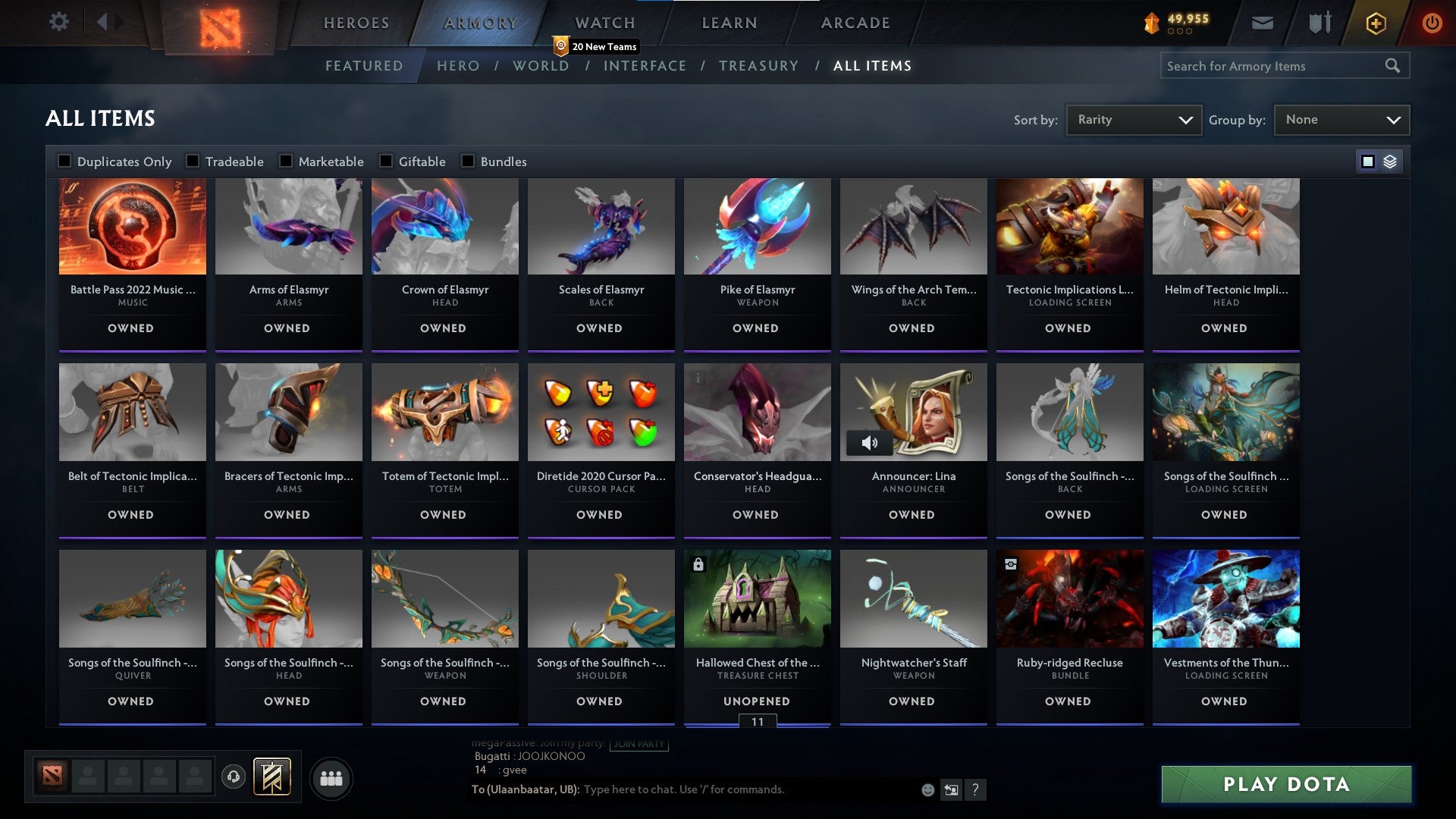The height and width of the screenshot is (819, 1456).
Task: Click the PLAY DOTA button
Action: click(x=1284, y=785)
